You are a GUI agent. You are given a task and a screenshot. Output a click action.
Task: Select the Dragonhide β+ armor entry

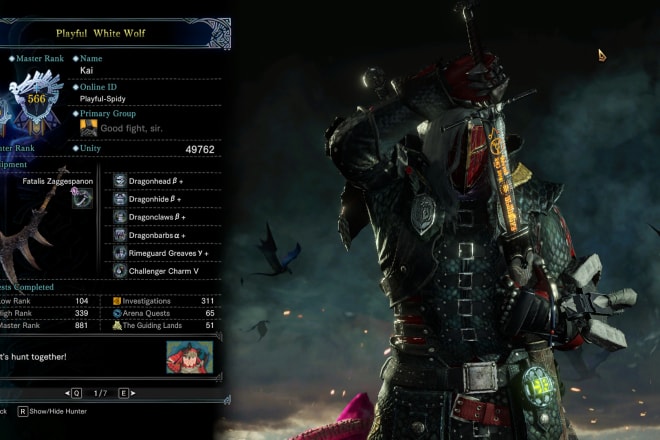pyautogui.click(x=160, y=199)
